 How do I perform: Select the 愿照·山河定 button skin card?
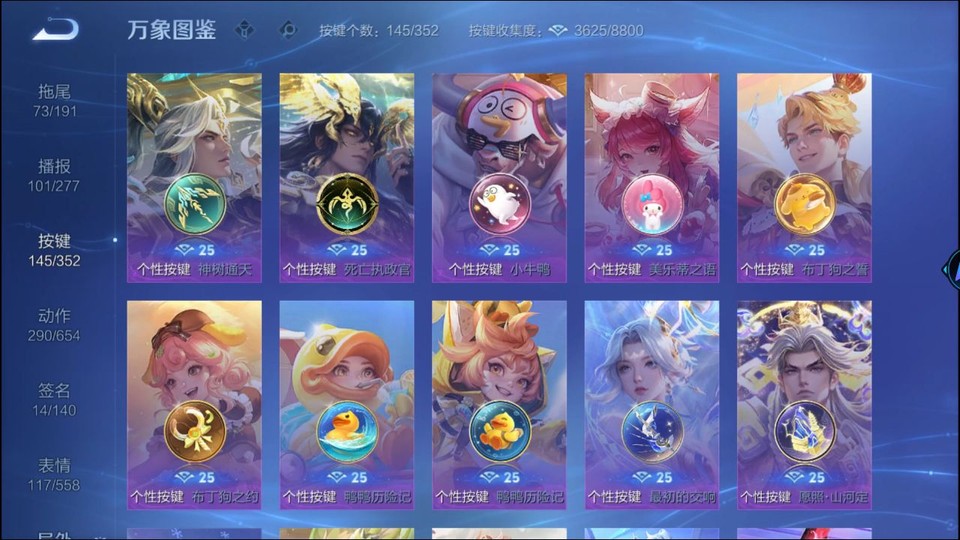[804, 405]
